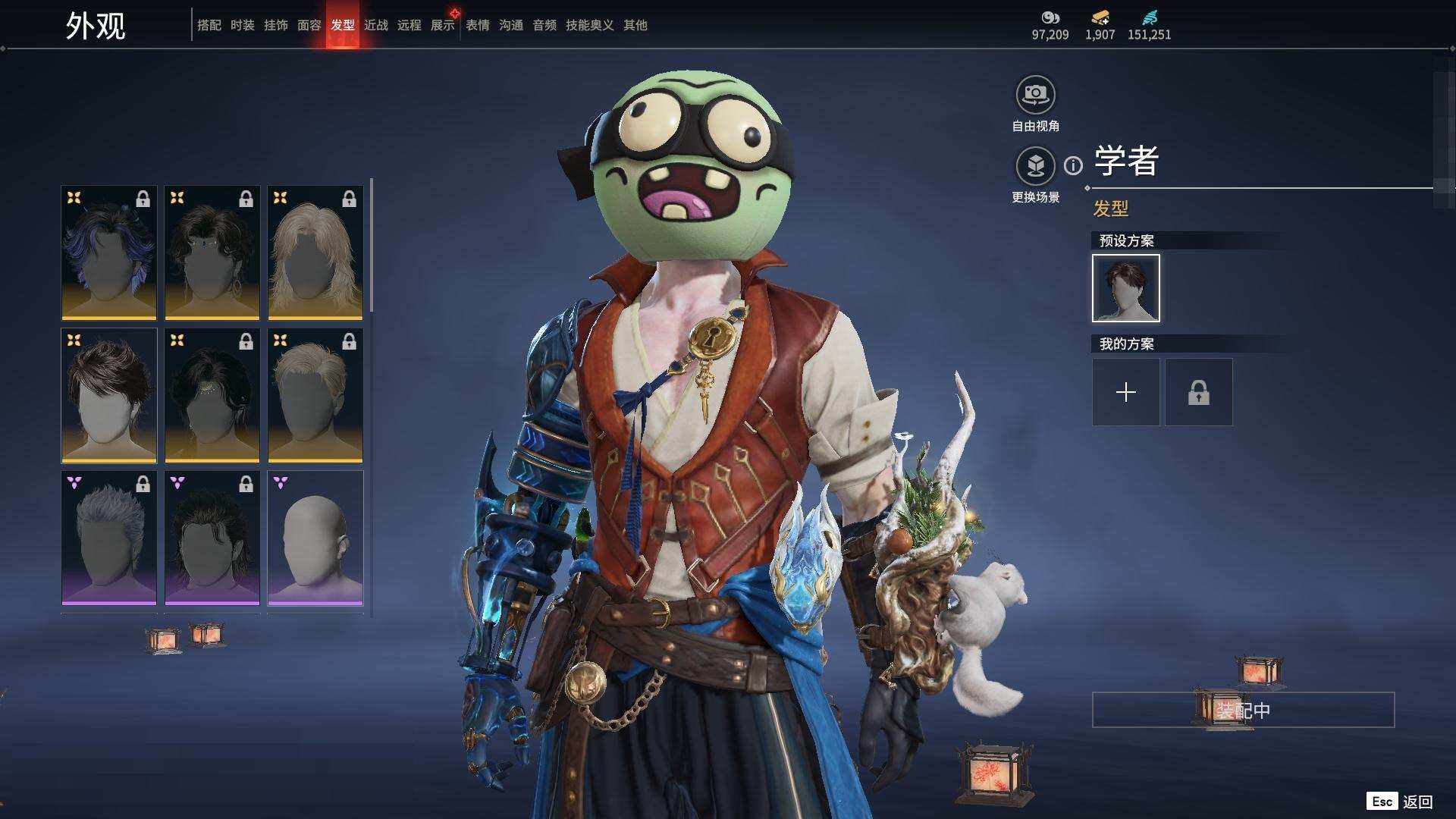Select the 挂饰 tab
Image resolution: width=1456 pixels, height=819 pixels.
click(275, 25)
